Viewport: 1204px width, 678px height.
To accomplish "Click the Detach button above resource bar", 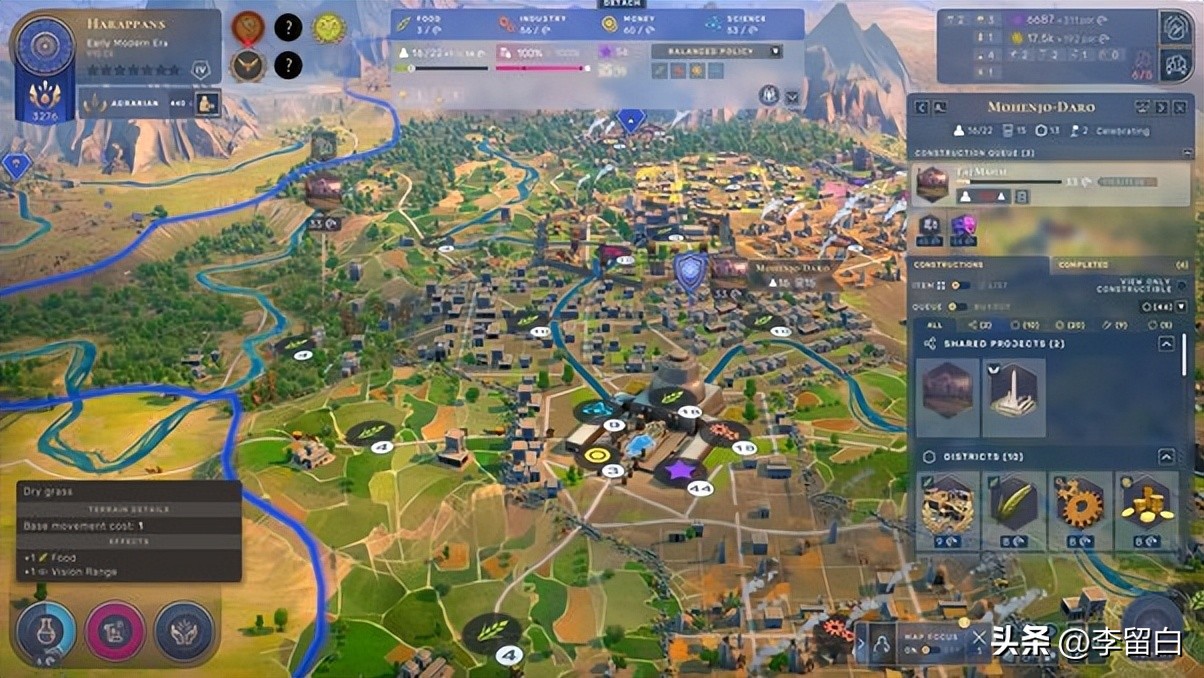I will [607, 4].
